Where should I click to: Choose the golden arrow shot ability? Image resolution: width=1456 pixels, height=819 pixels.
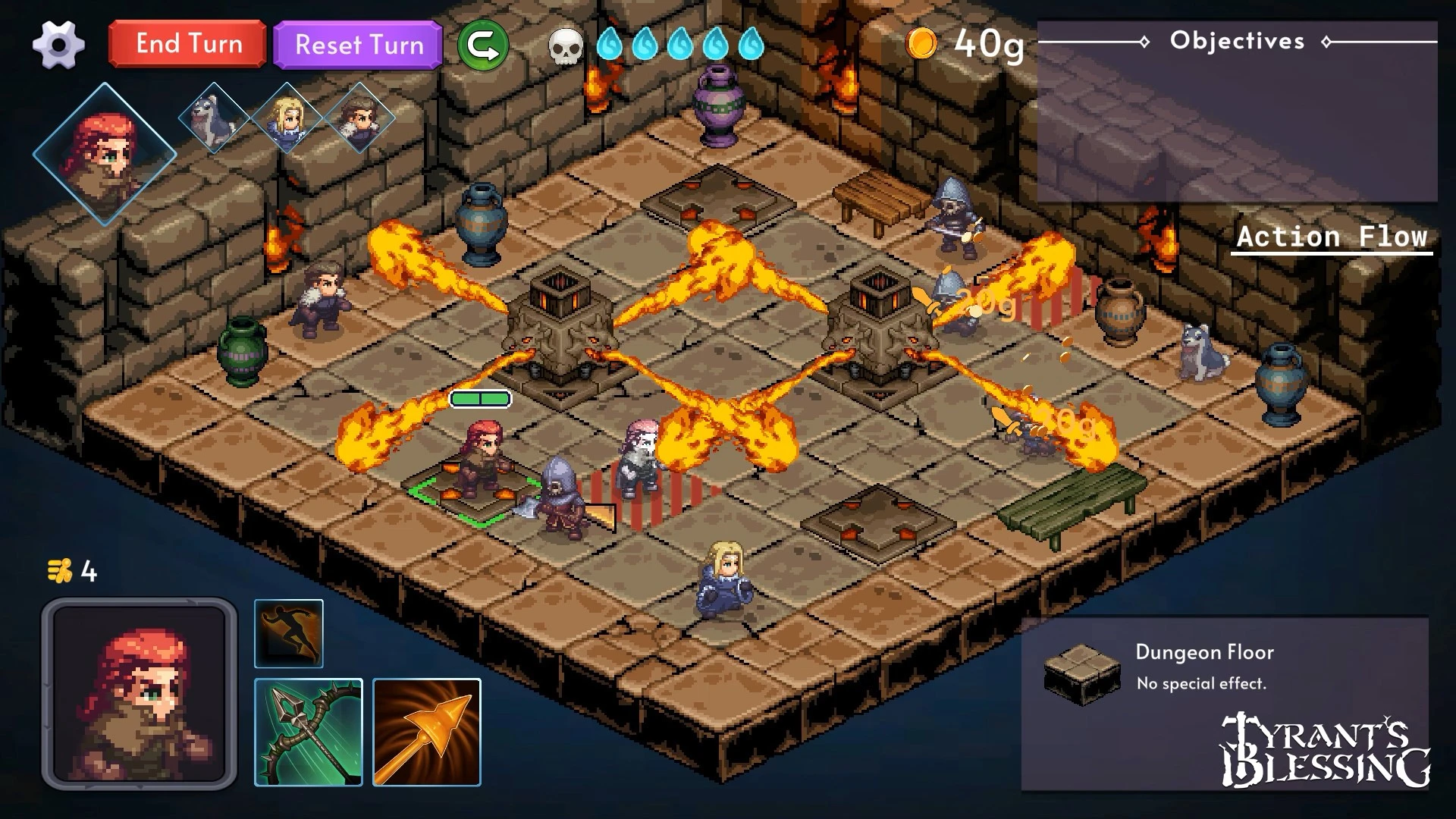tap(427, 733)
